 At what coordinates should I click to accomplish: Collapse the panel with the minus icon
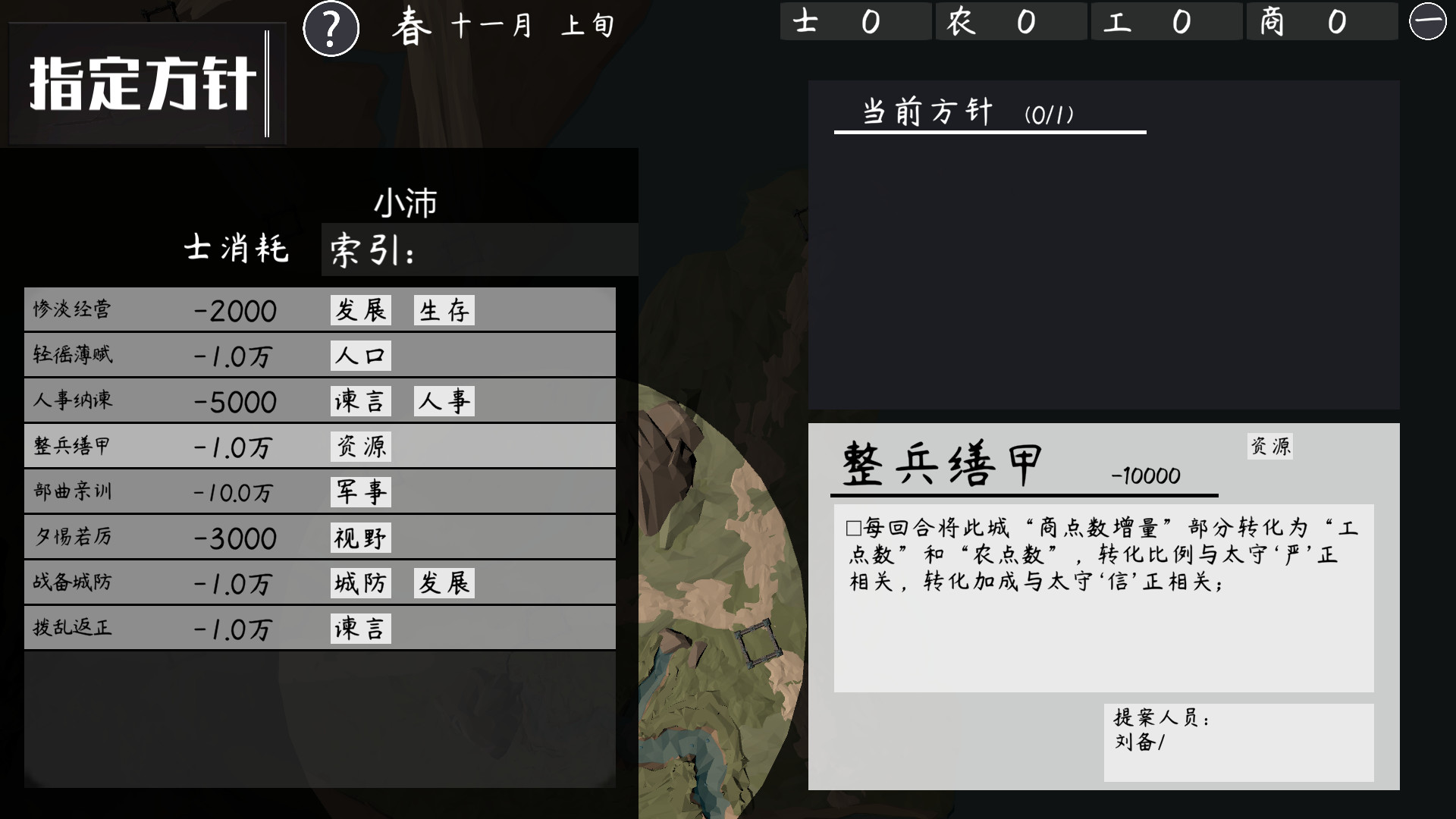(1427, 20)
